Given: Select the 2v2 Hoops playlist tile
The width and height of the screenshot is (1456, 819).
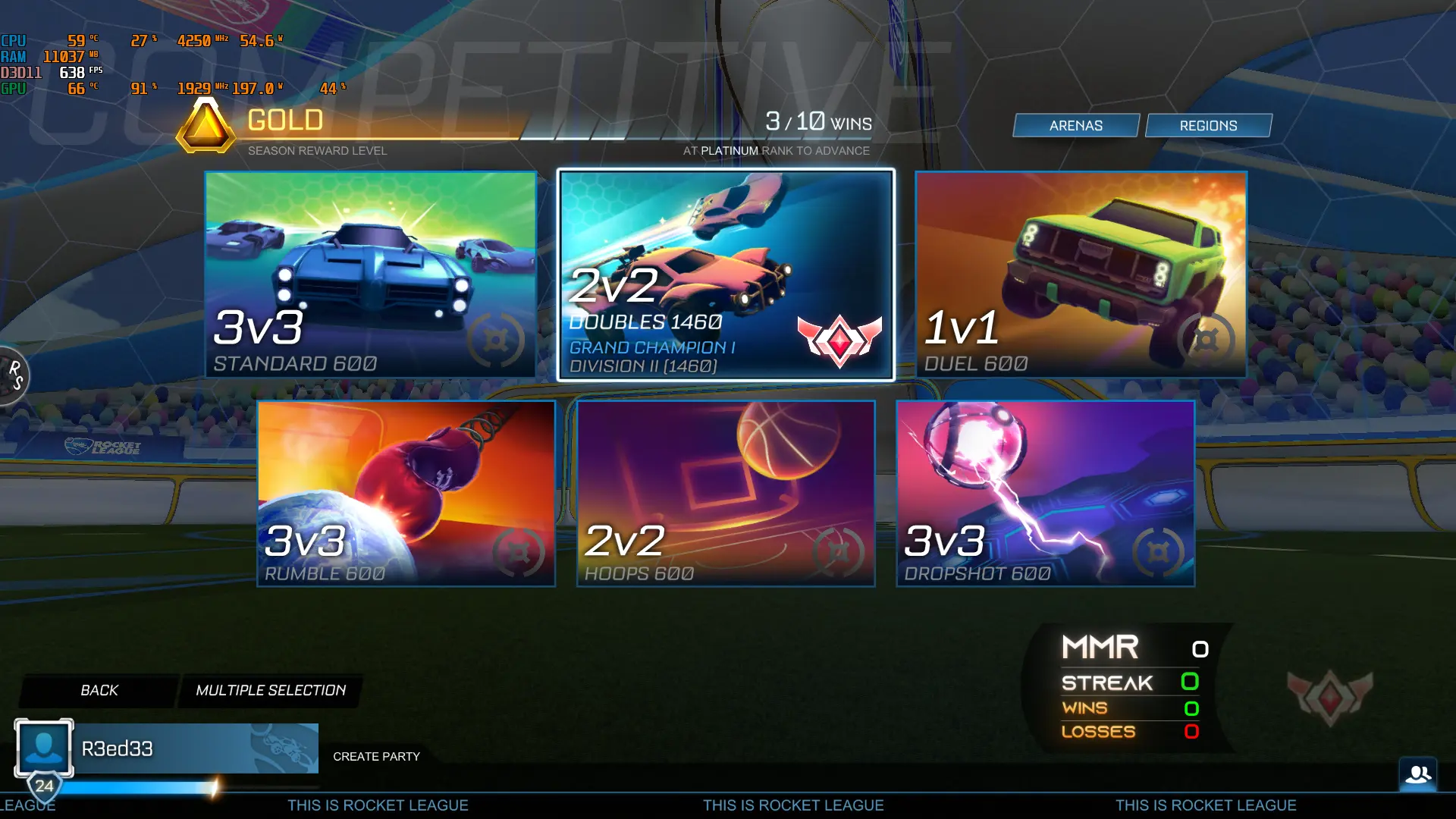Looking at the screenshot, I should tap(725, 493).
